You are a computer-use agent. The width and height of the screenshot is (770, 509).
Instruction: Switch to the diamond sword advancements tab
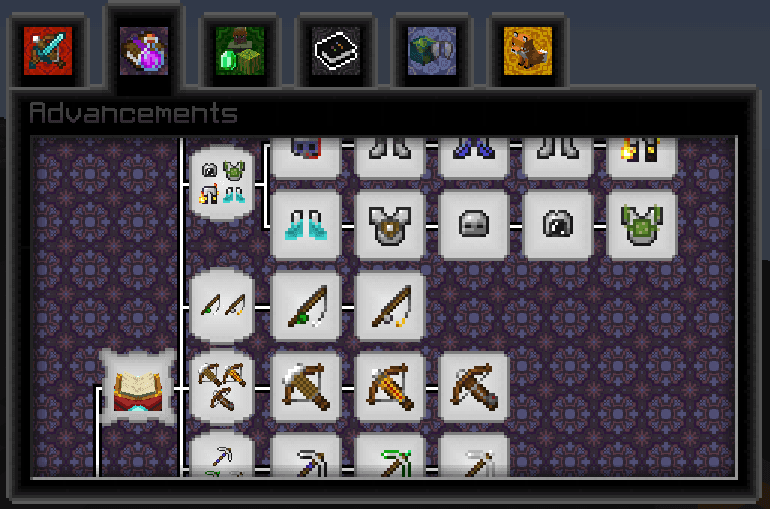click(x=48, y=49)
